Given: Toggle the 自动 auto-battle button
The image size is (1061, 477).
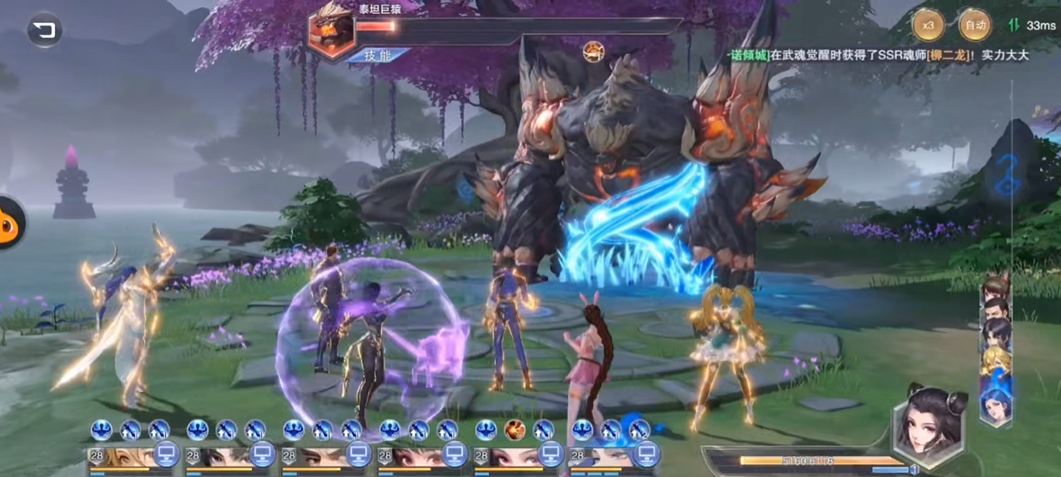Looking at the screenshot, I should (974, 23).
